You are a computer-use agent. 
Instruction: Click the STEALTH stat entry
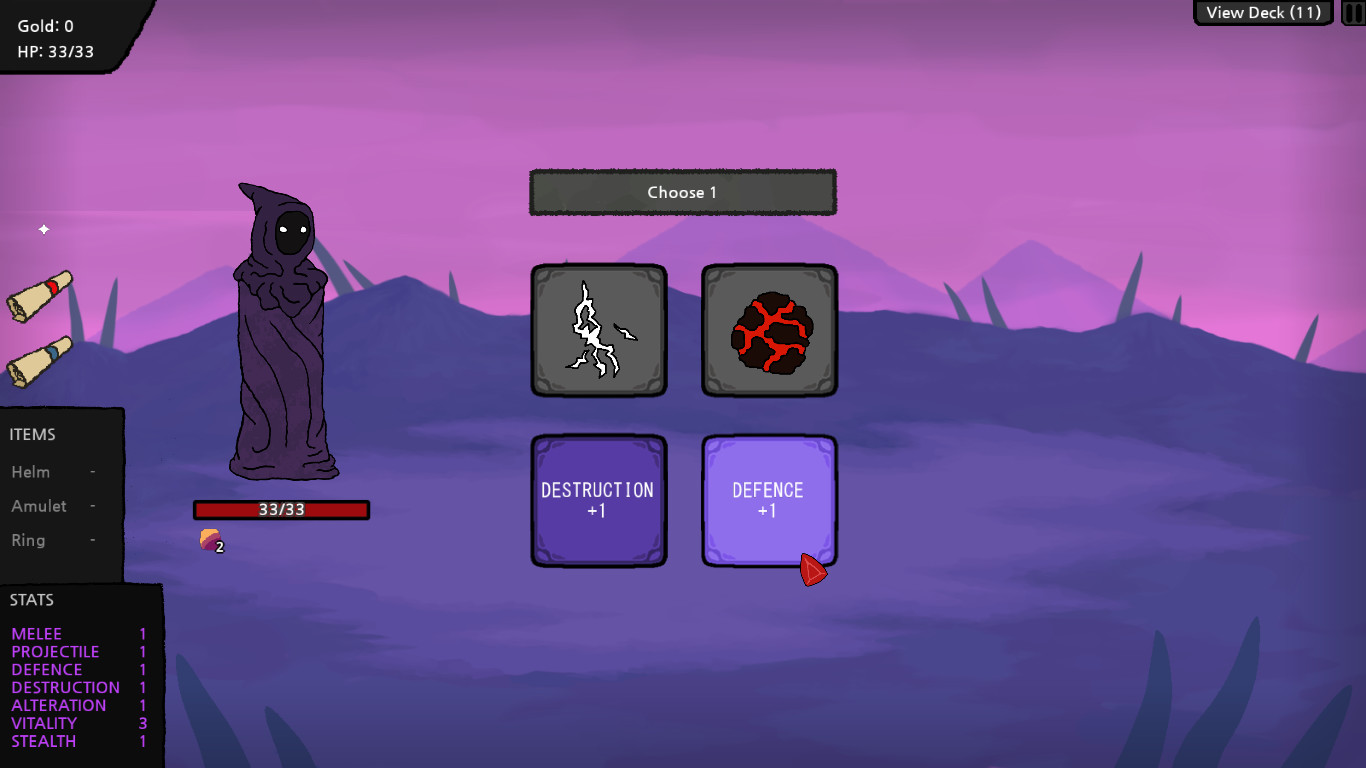click(x=43, y=741)
